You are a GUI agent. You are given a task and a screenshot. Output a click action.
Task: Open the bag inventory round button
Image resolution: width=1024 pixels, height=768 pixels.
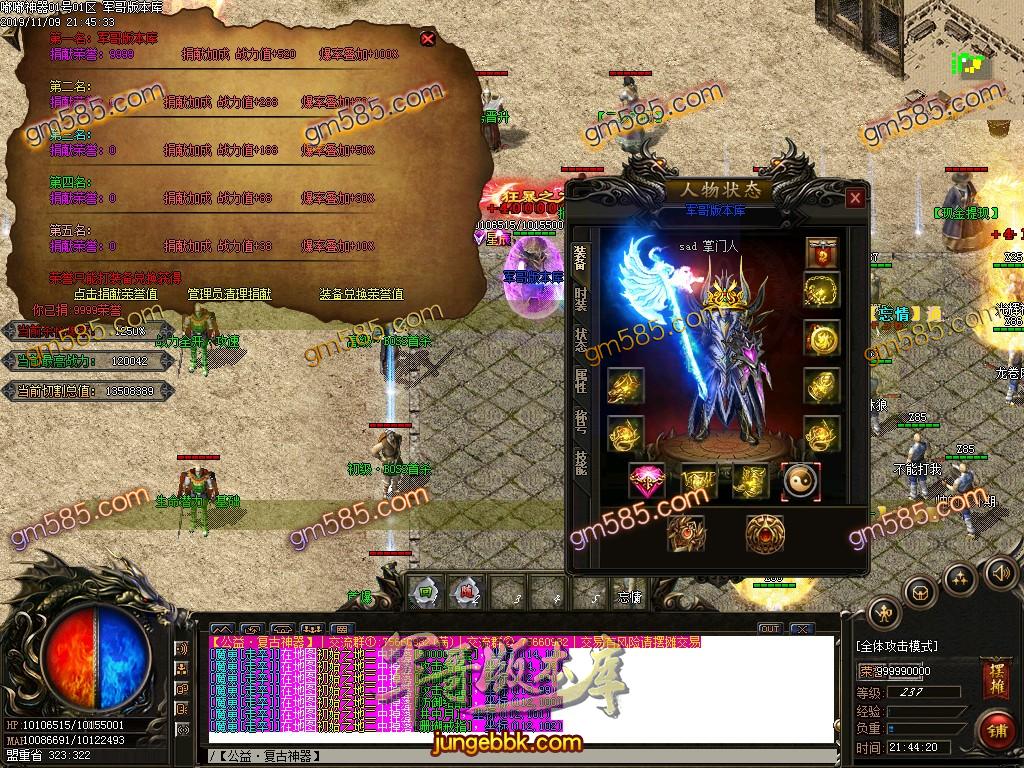point(919,592)
